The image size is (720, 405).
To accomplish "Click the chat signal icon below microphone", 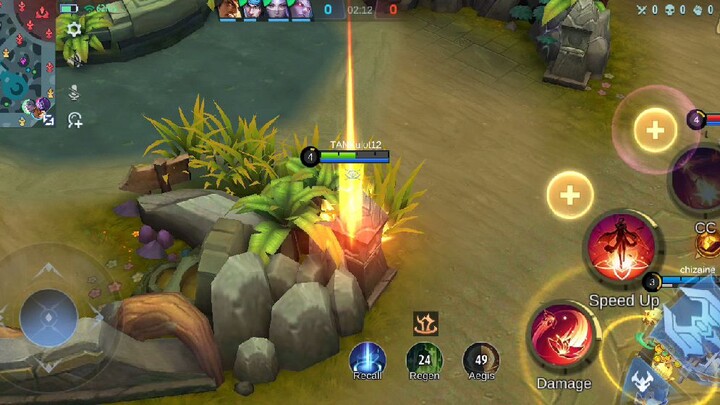I will click(x=74, y=120).
